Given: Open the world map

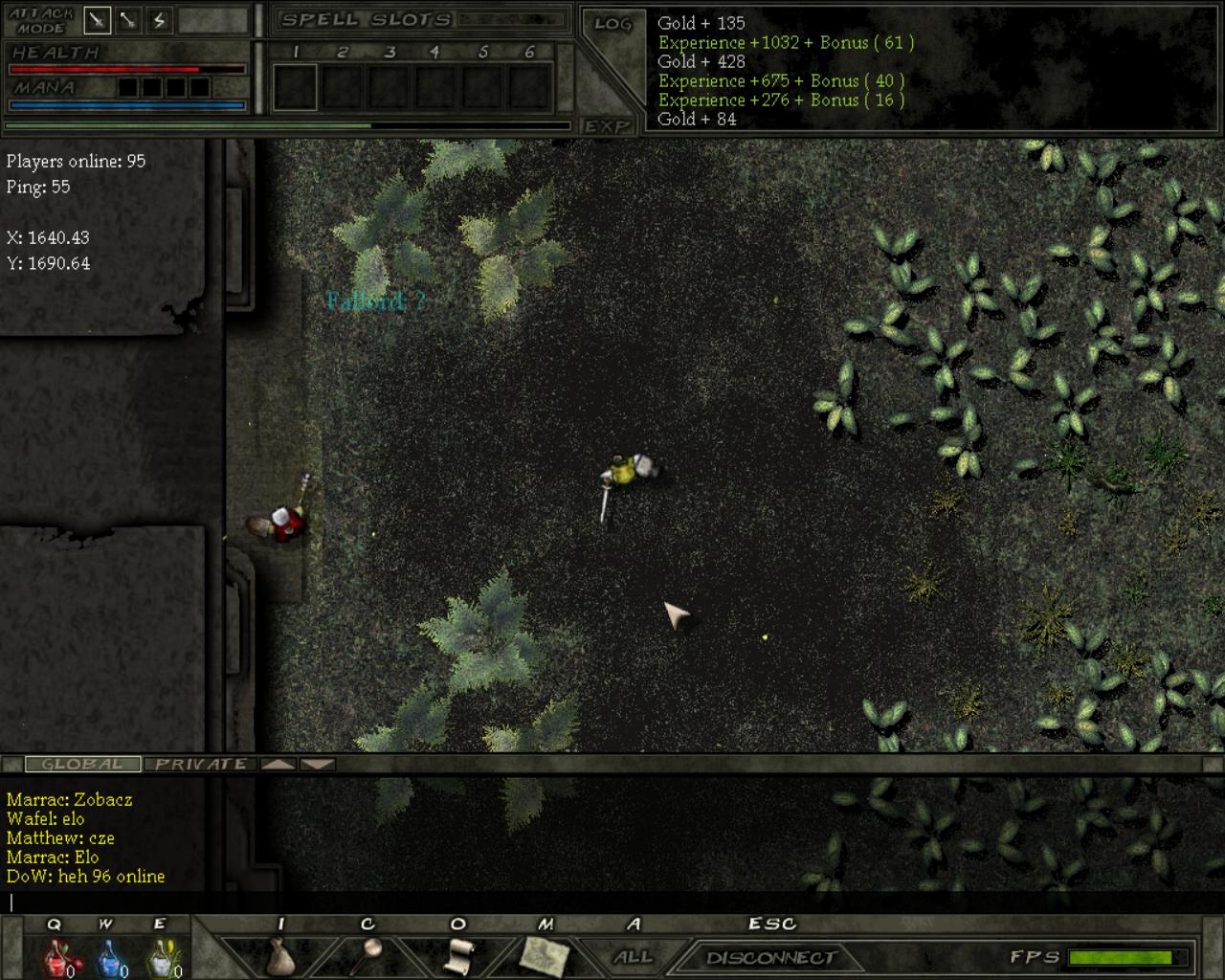Looking at the screenshot, I should (545, 955).
